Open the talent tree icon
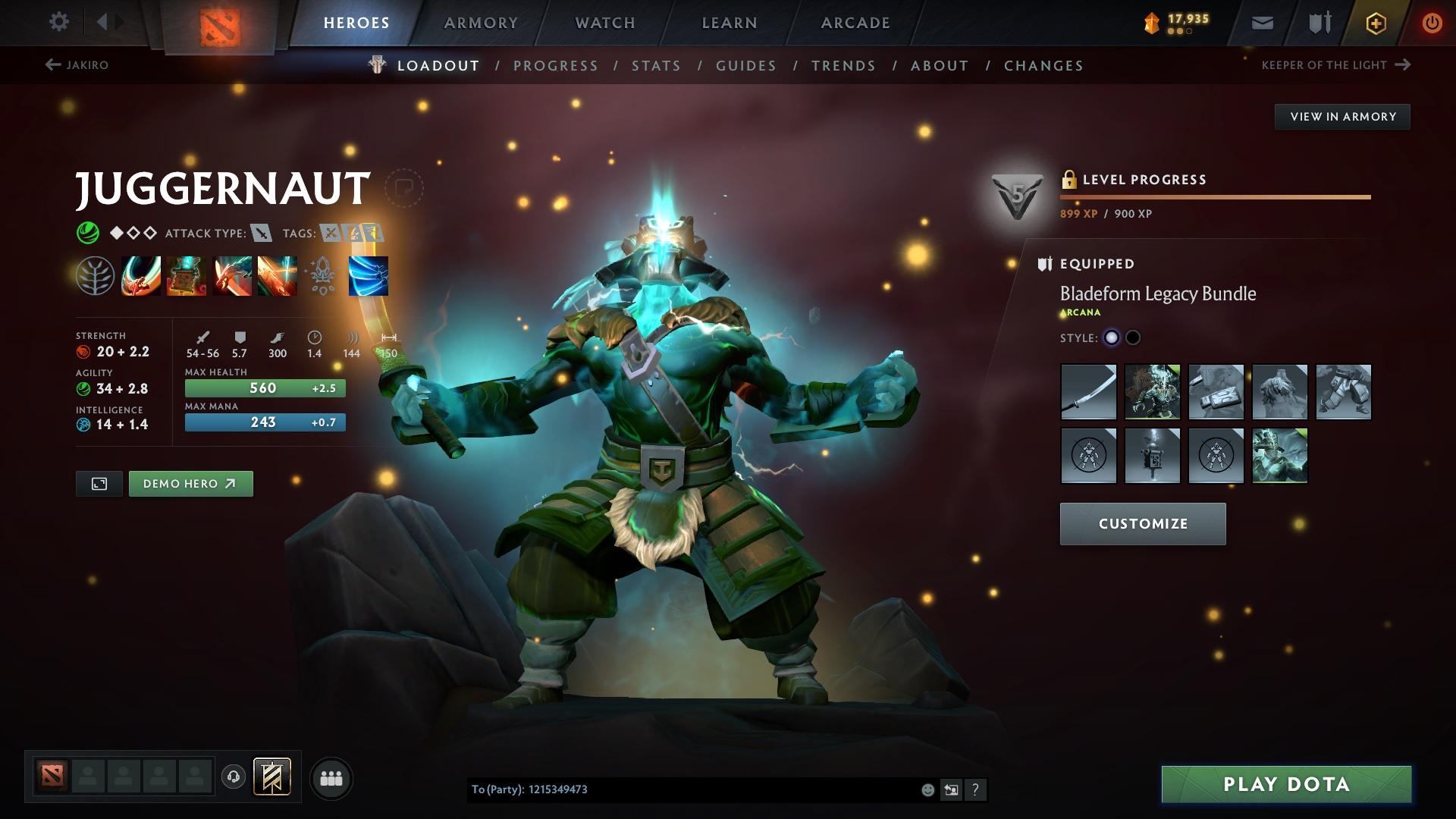 96,275
